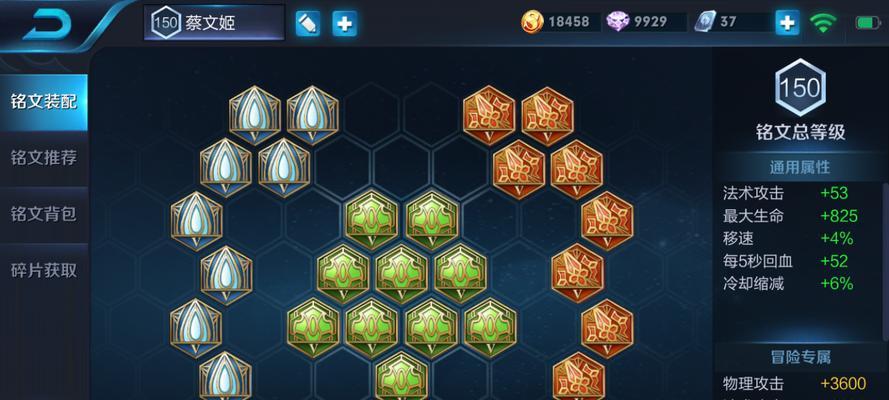Screen dimensions: 889x400
Task: Rename rune page with the pencil button
Action: pyautogui.click(x=308, y=23)
